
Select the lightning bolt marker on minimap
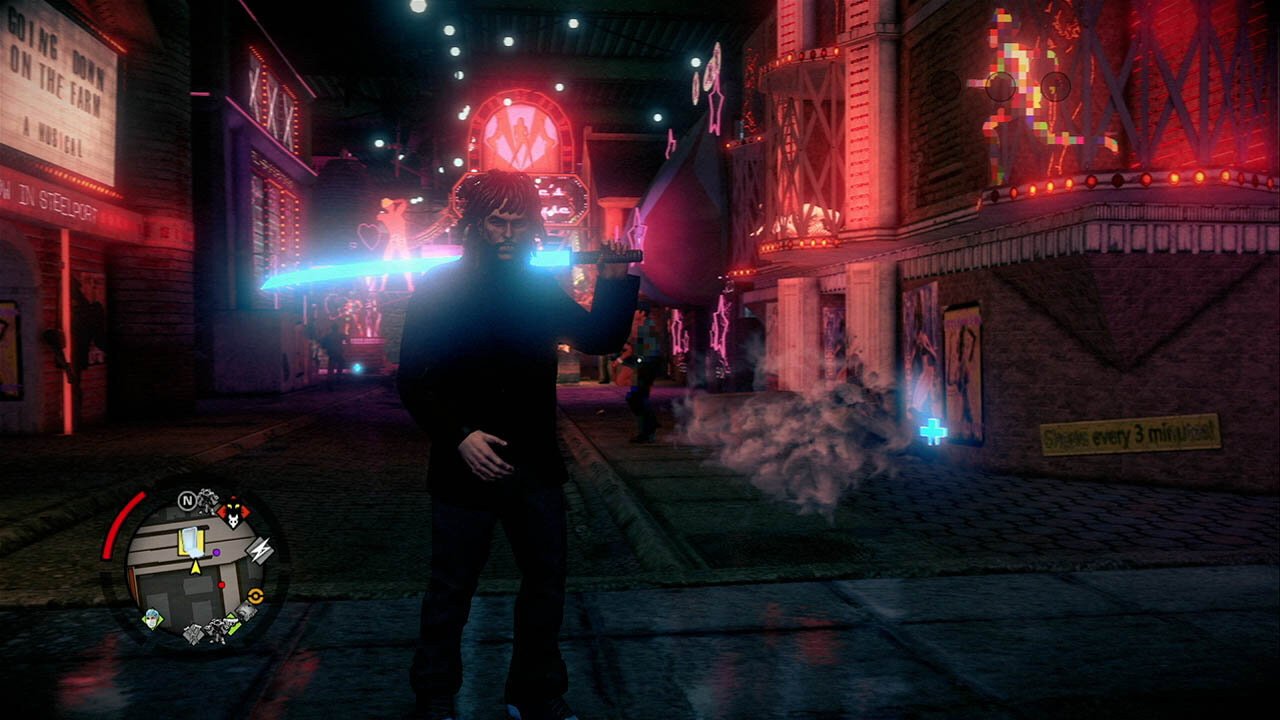click(259, 550)
